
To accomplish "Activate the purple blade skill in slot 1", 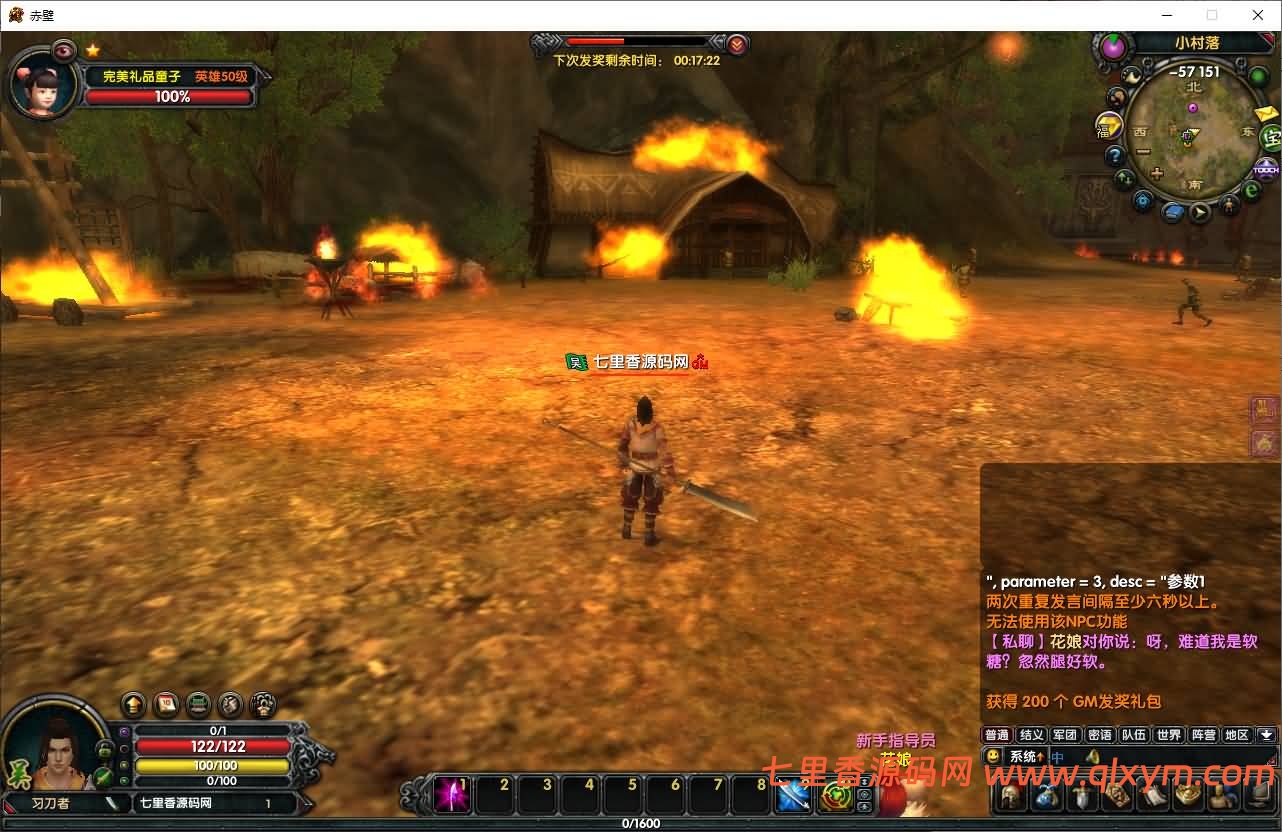I will 453,796.
